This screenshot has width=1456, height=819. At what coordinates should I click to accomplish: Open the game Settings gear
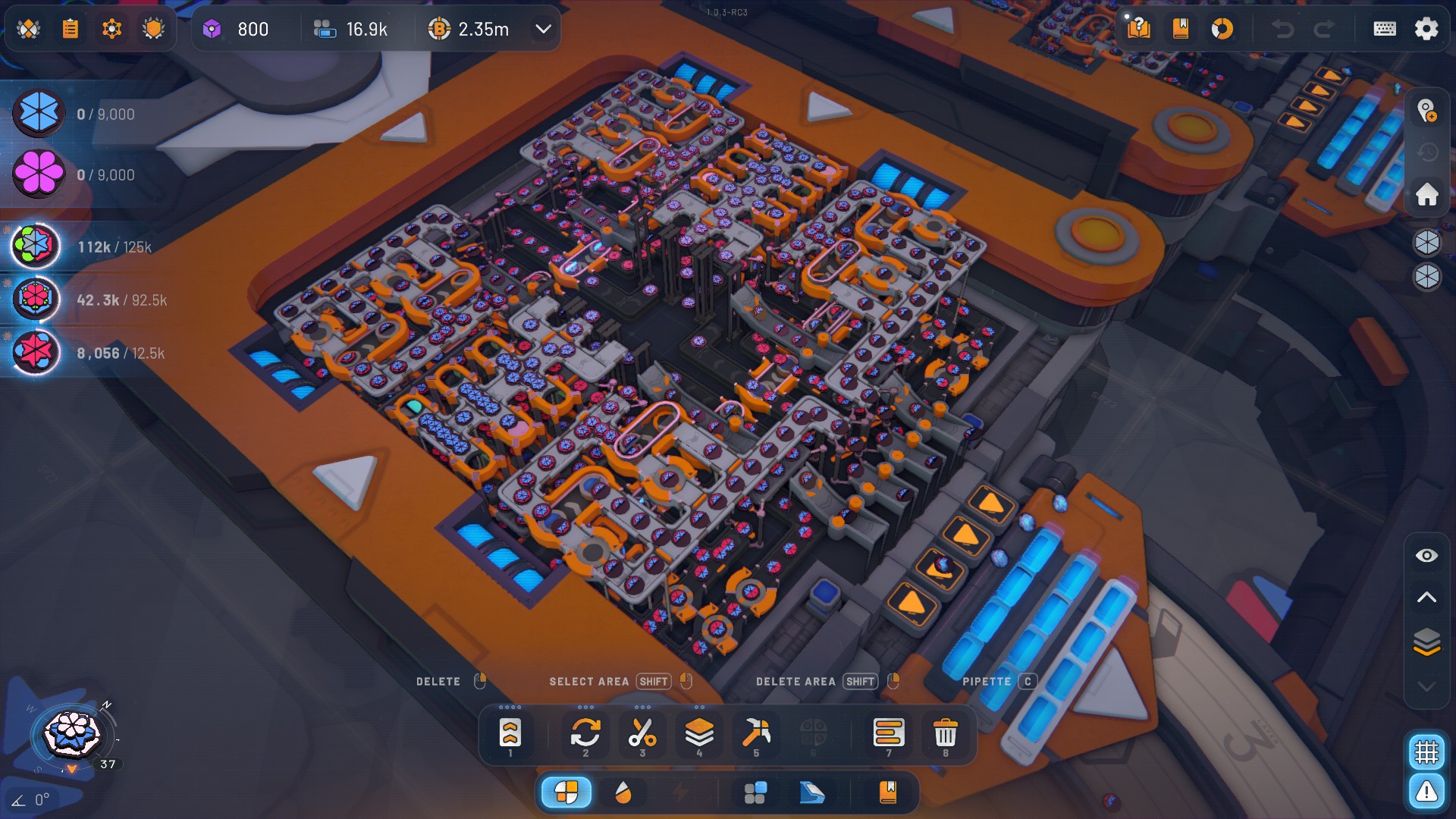(1426, 29)
